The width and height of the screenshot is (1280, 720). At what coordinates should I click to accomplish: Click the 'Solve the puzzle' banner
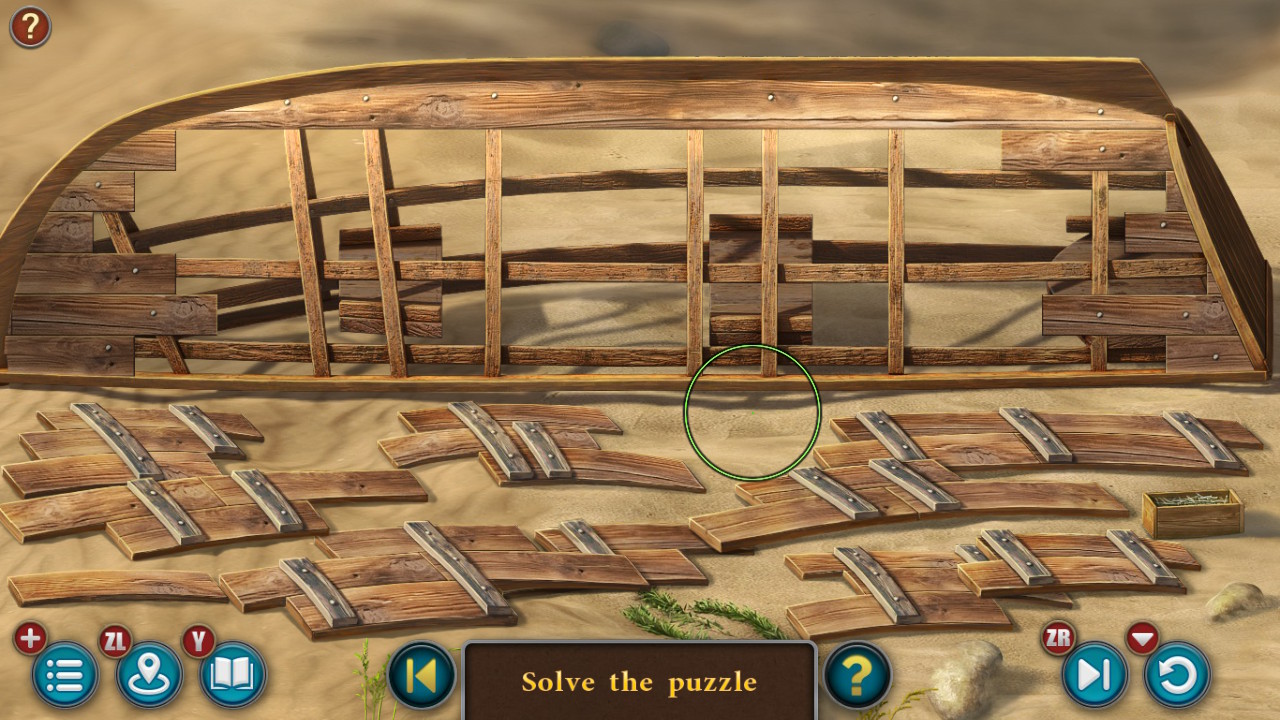[639, 682]
